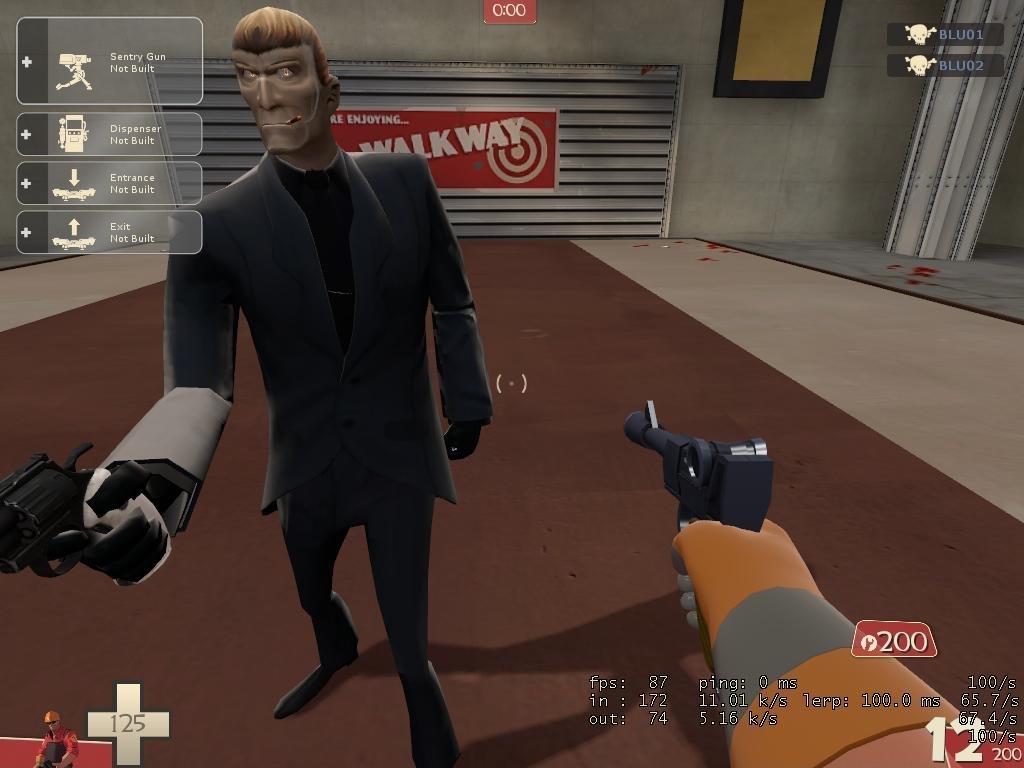Select the Dispenser building panel
Viewport: 1024px width, 768px height.
coord(110,134)
